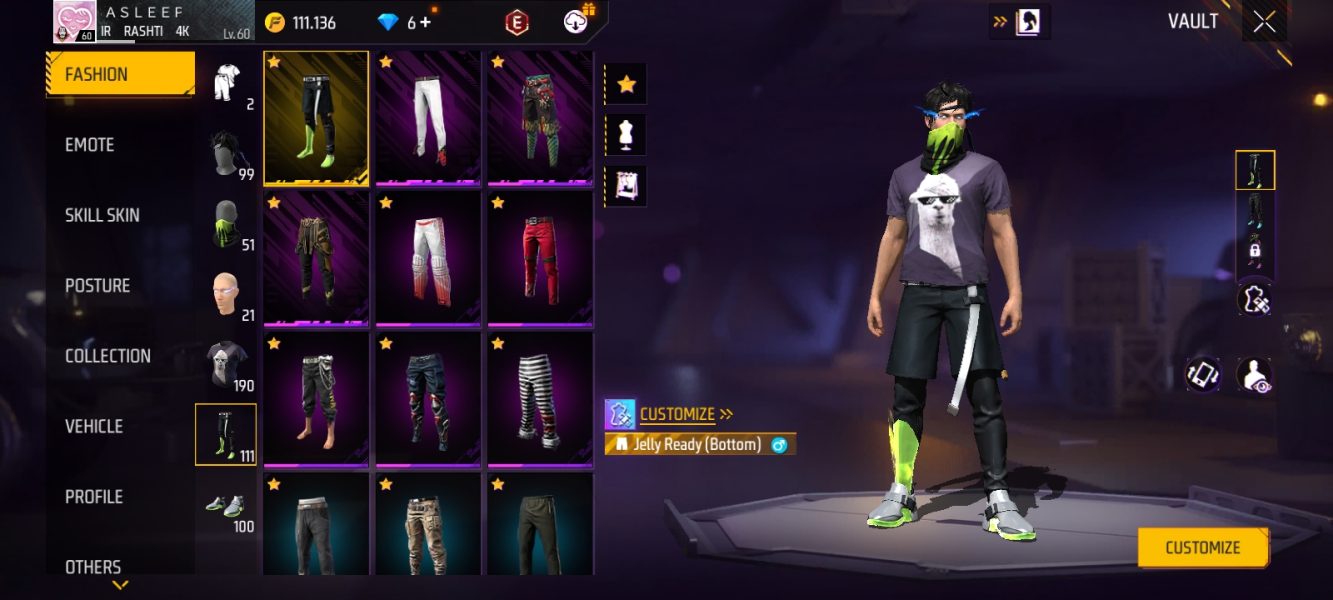Open the Fashion vault tab
Viewport: 1333px width, 600px height.
[120, 74]
